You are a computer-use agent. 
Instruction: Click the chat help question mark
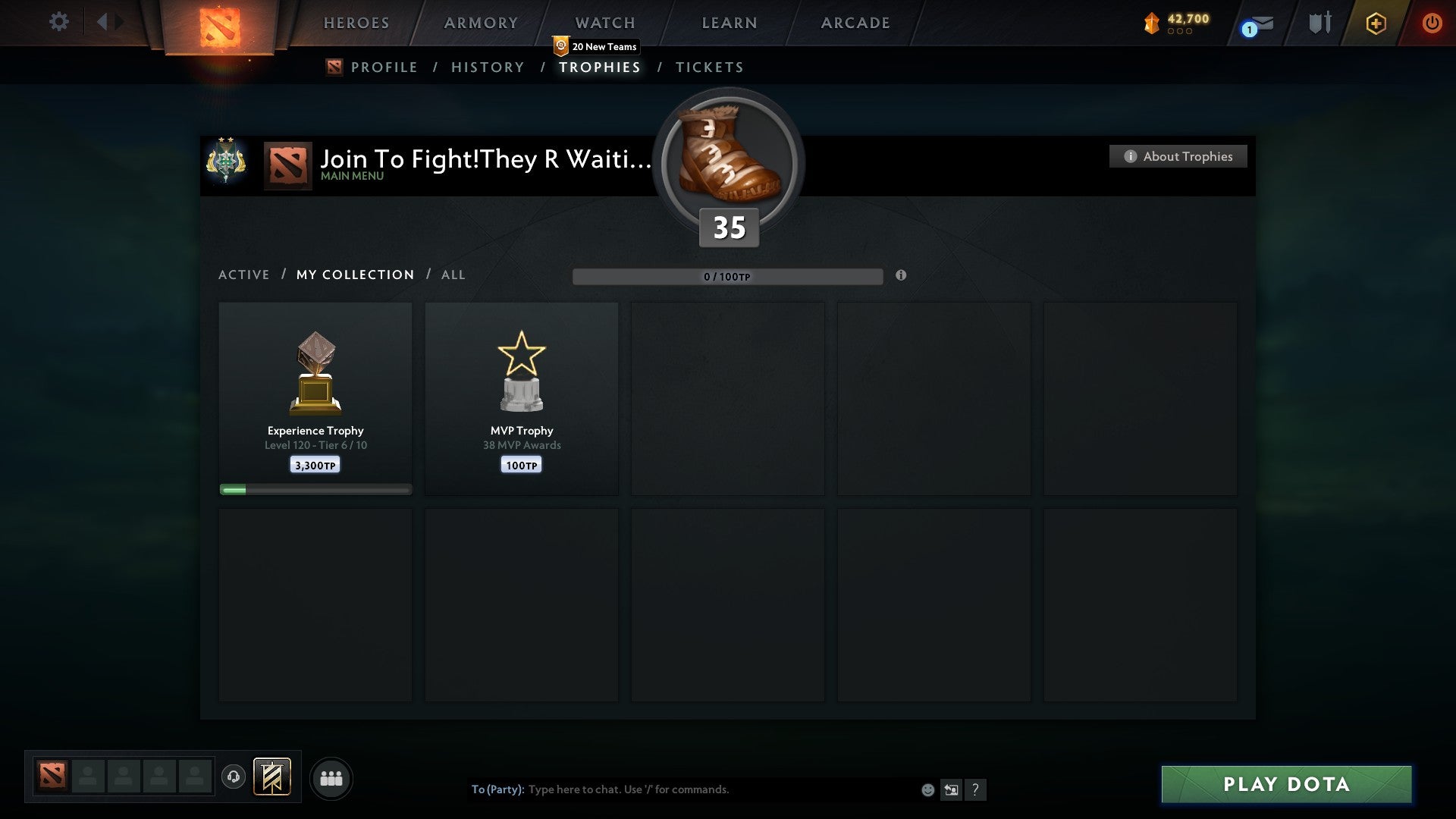(976, 789)
